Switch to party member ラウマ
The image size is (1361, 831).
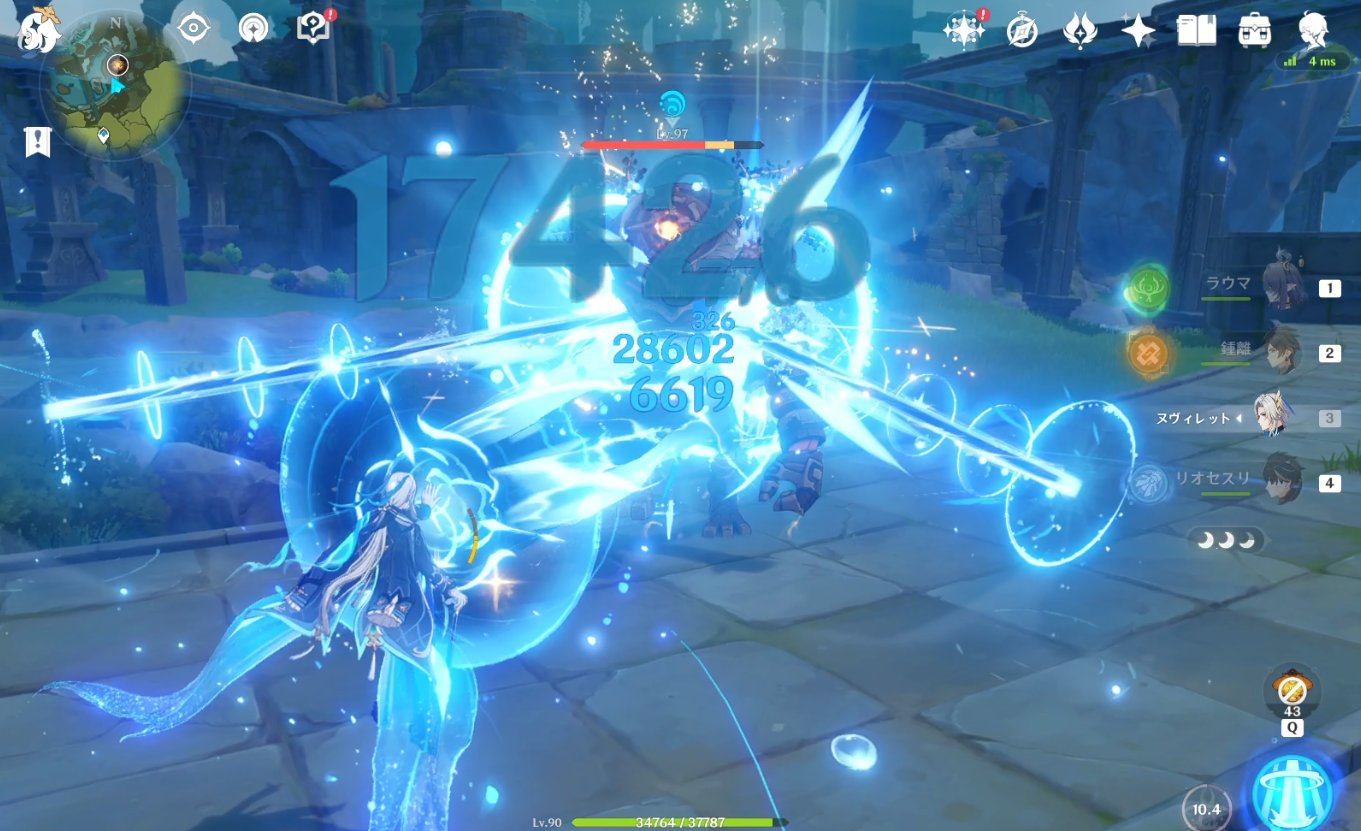point(1278,287)
